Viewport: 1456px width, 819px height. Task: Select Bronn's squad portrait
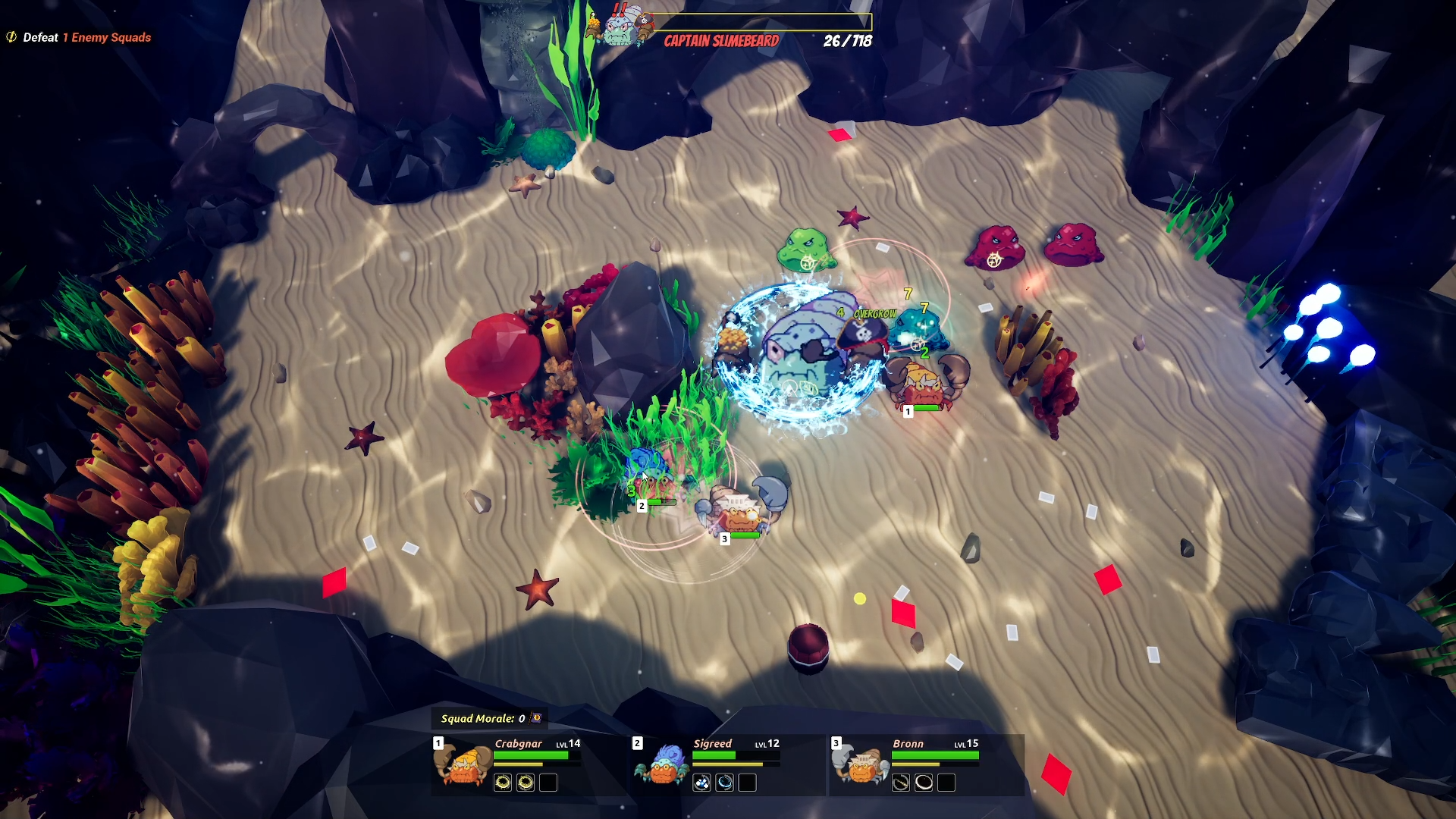click(x=861, y=764)
